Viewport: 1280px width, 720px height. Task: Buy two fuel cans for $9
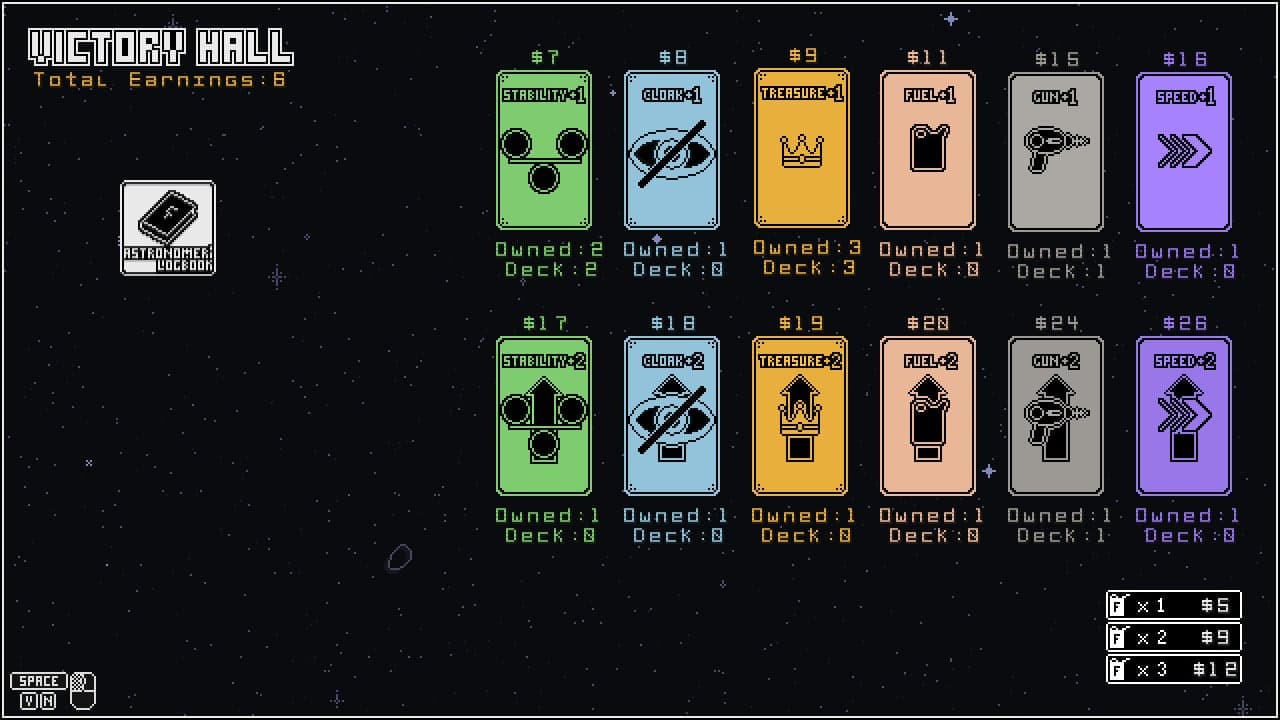(x=1174, y=637)
